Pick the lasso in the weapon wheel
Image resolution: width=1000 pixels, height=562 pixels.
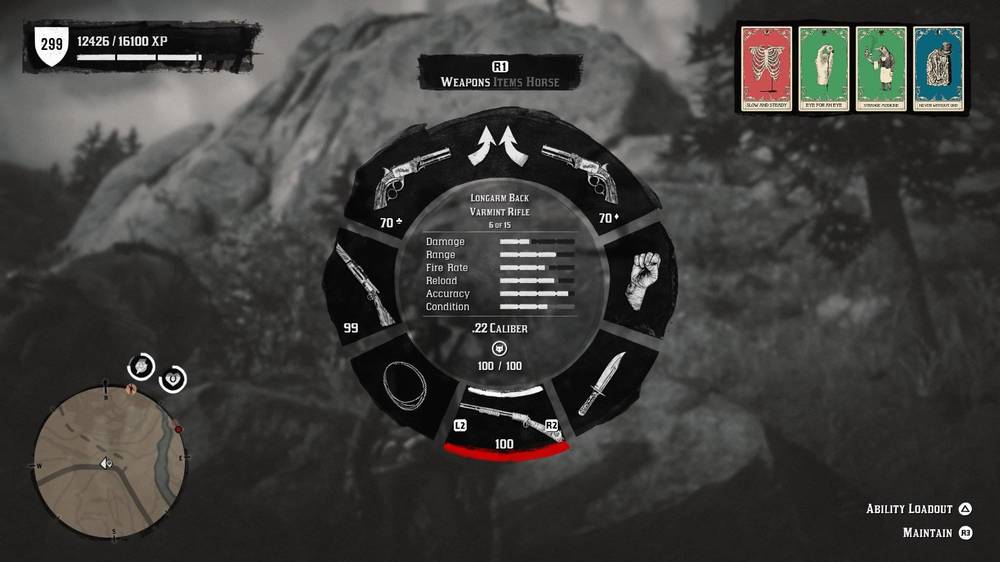pos(404,384)
